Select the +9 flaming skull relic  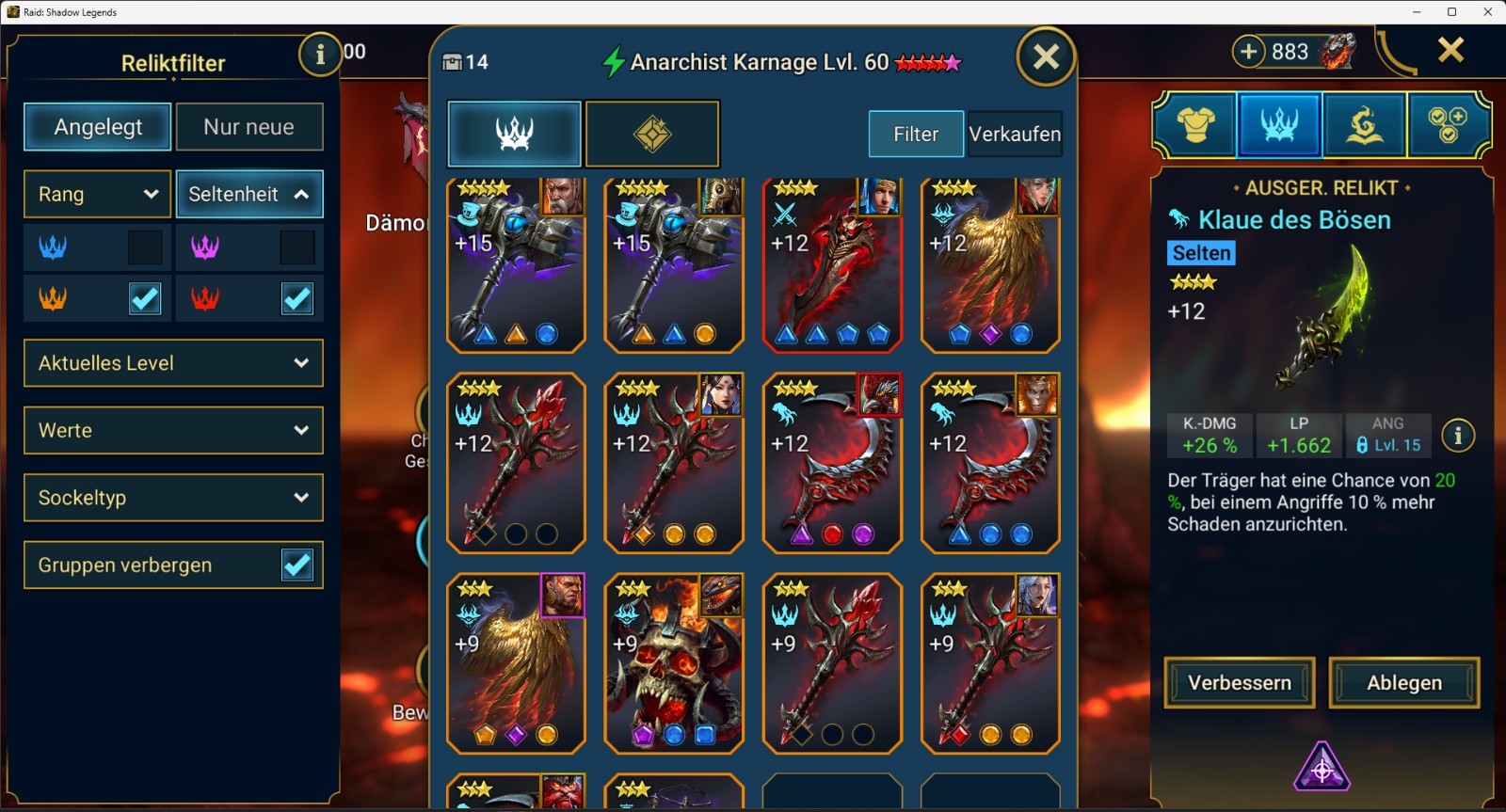click(673, 663)
